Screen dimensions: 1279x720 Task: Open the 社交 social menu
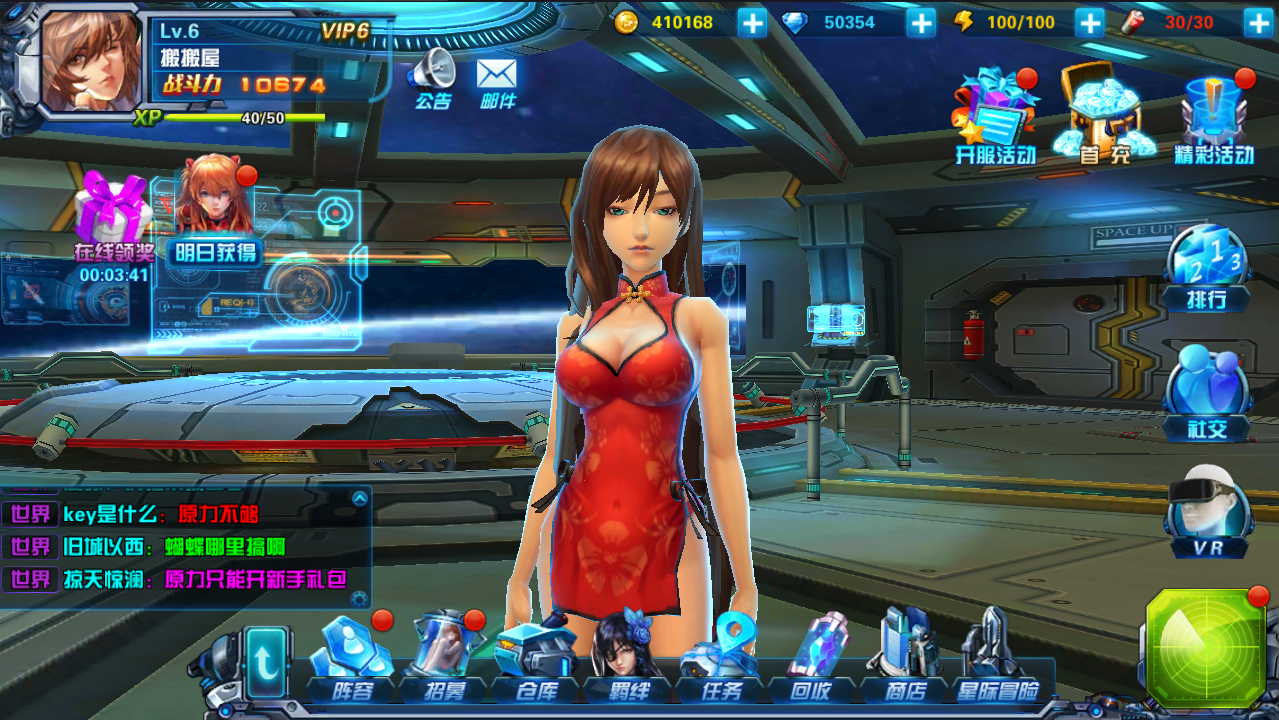coord(1207,392)
